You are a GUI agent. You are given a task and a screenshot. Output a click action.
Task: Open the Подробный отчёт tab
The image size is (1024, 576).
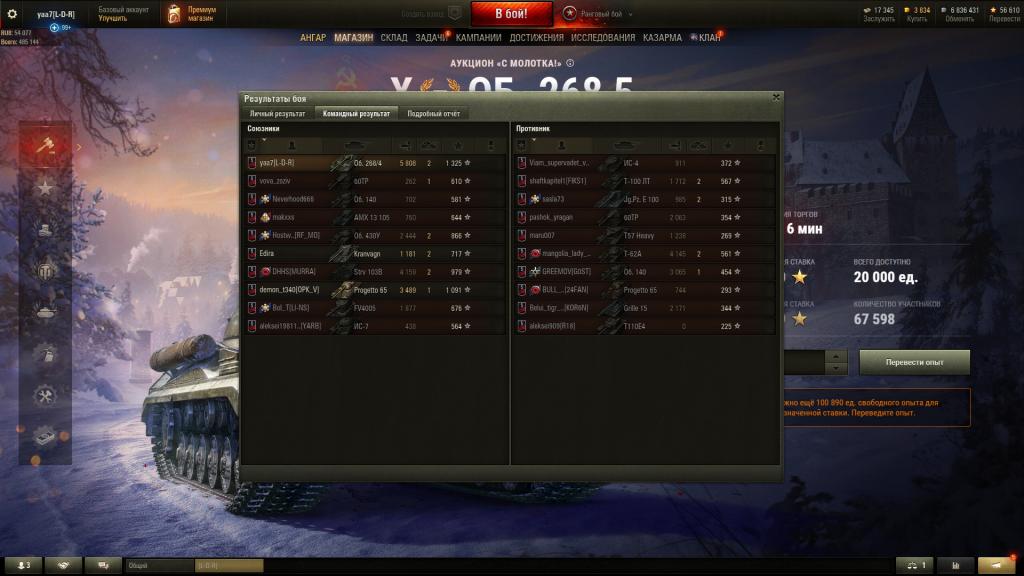click(434, 114)
